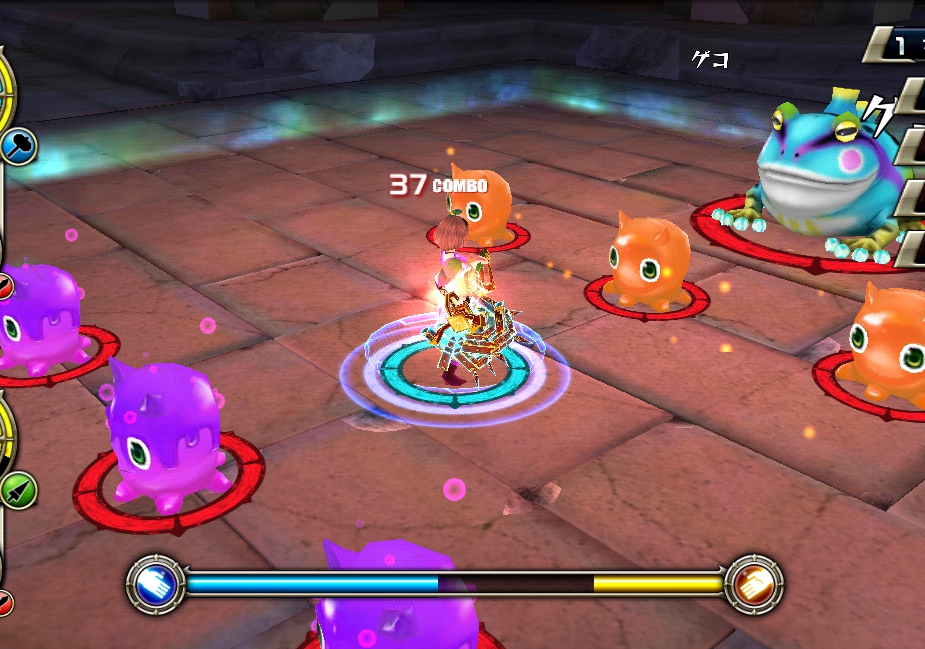925x649 pixels.
Task: Tap the green sword class icon
Action: pyautogui.click(x=18, y=491)
